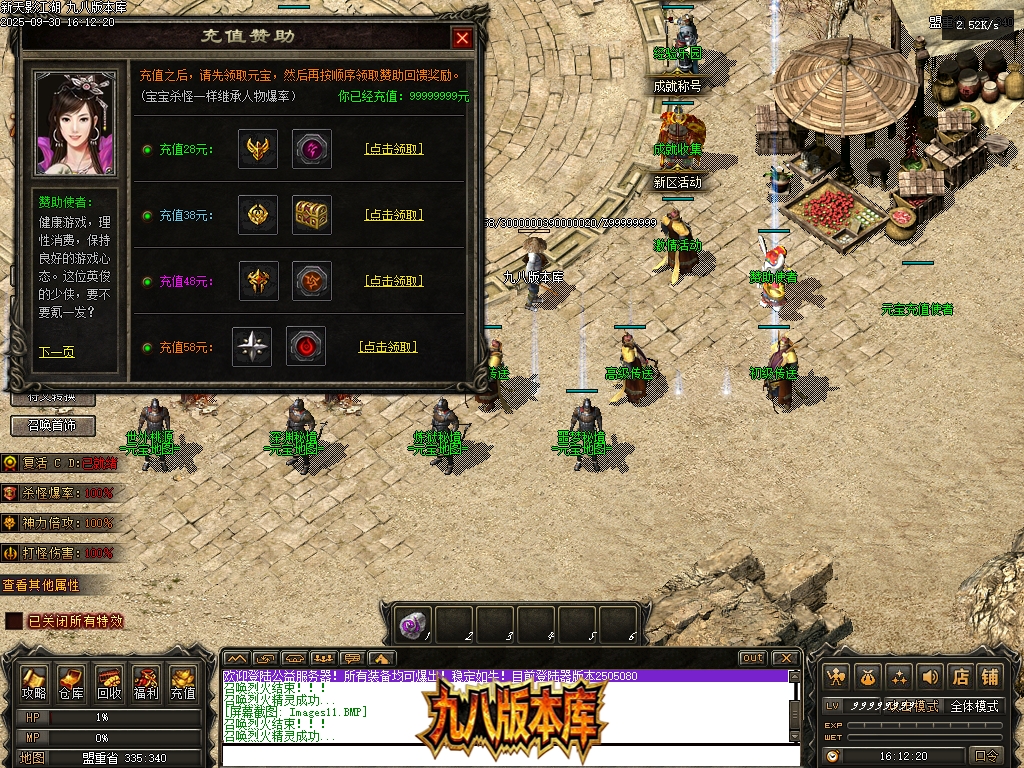The width and height of the screenshot is (1024, 768).
Task: Go to 下一页 in the sponsor dialog
Action: (56, 352)
